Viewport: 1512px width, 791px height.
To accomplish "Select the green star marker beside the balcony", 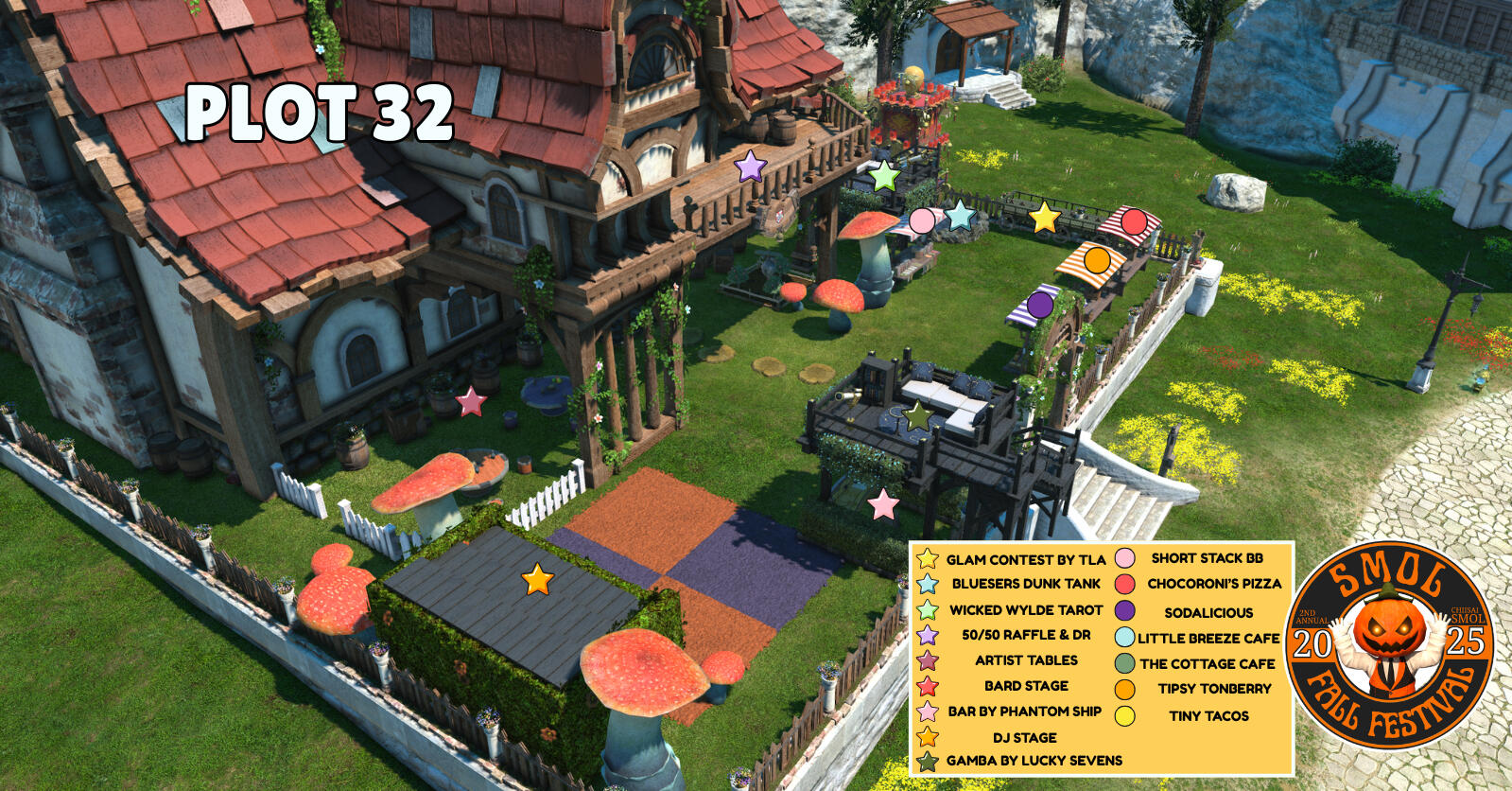I will pyautogui.click(x=883, y=175).
